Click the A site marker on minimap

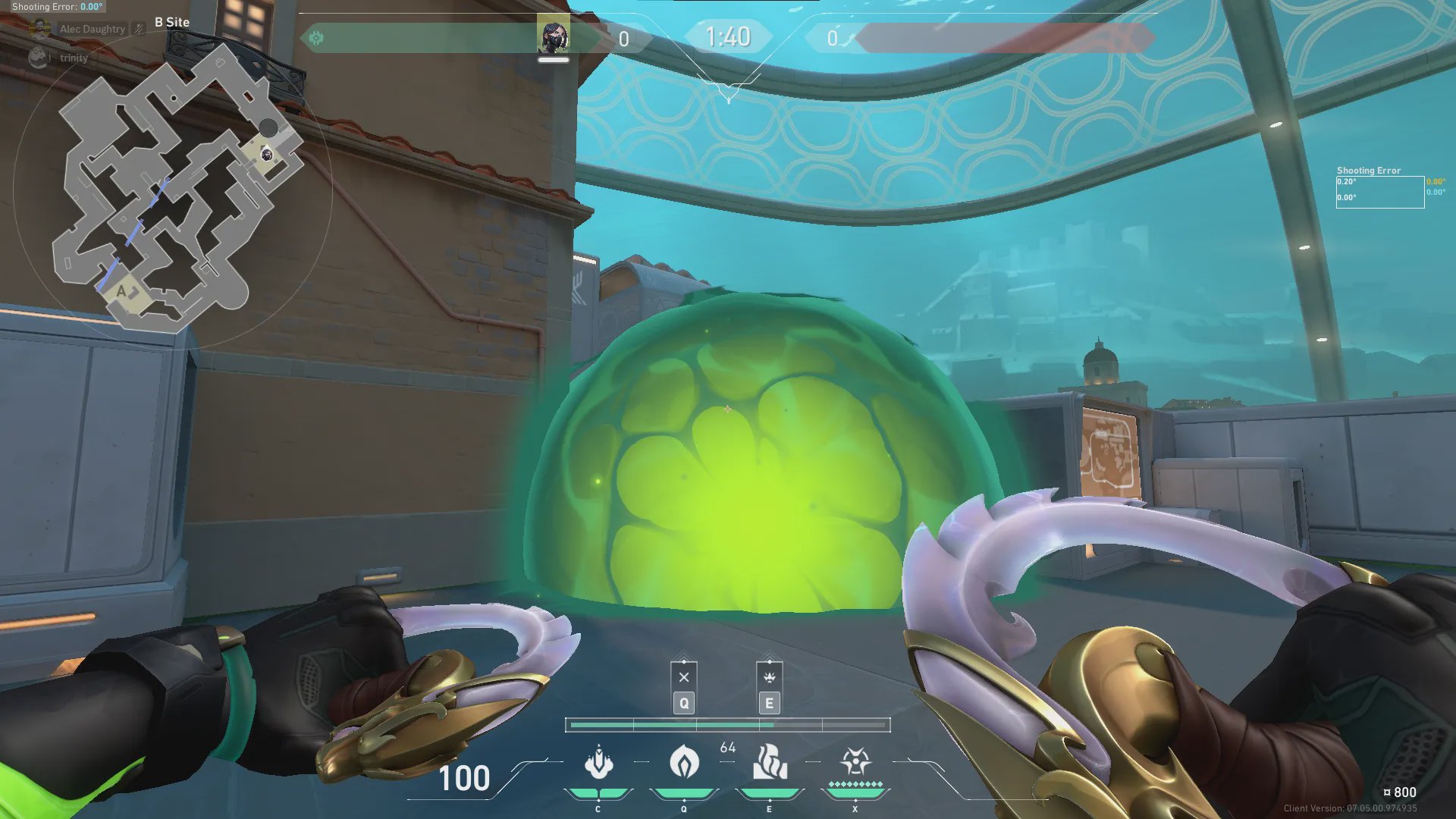pos(121,291)
